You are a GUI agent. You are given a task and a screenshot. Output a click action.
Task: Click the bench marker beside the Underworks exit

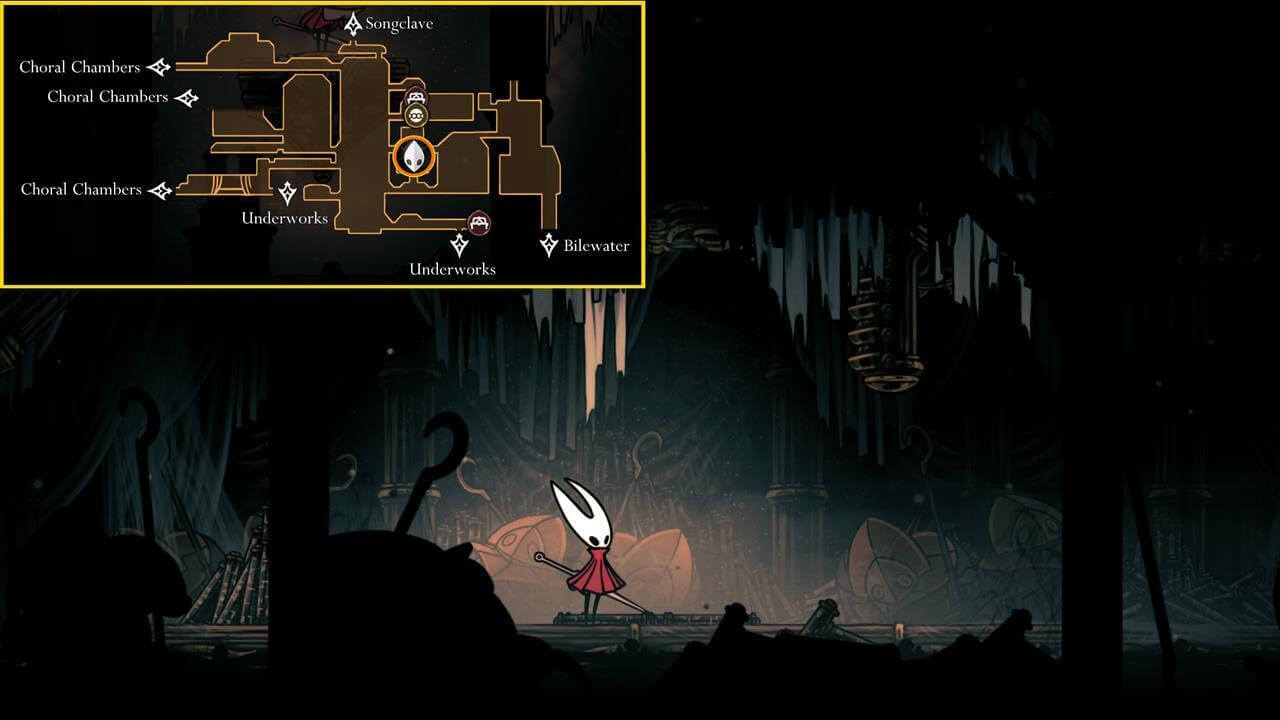(x=479, y=222)
